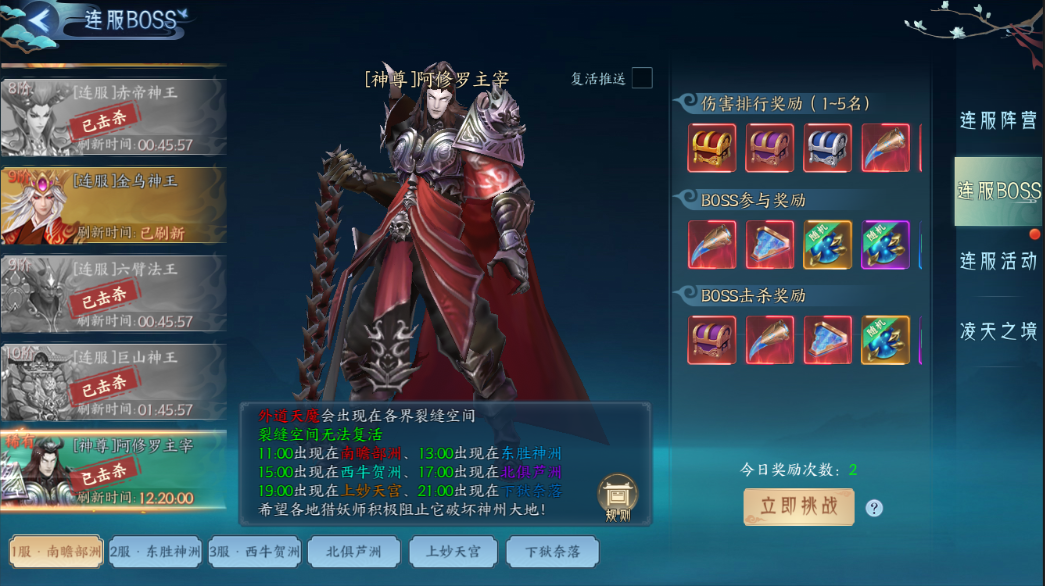Switch to the 3服·西牛贺洲 tab
1045x586 pixels.
coord(255,551)
